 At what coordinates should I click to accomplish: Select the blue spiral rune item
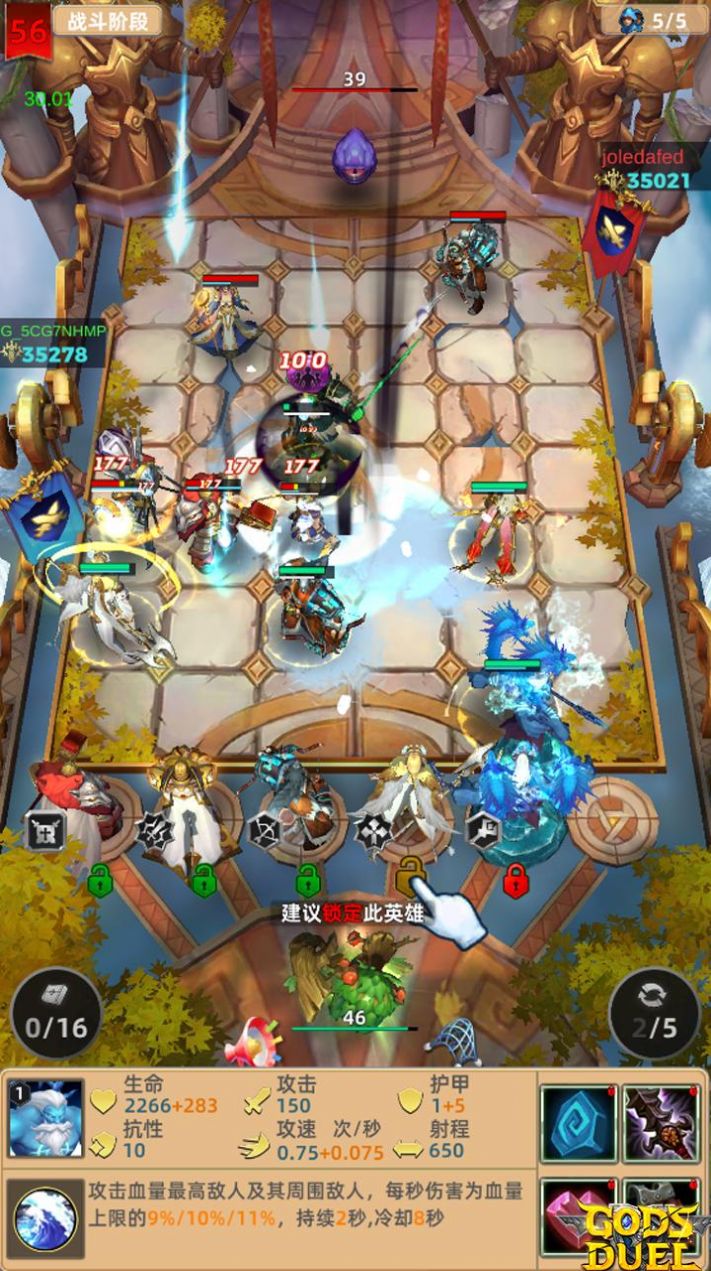[x=579, y=1123]
